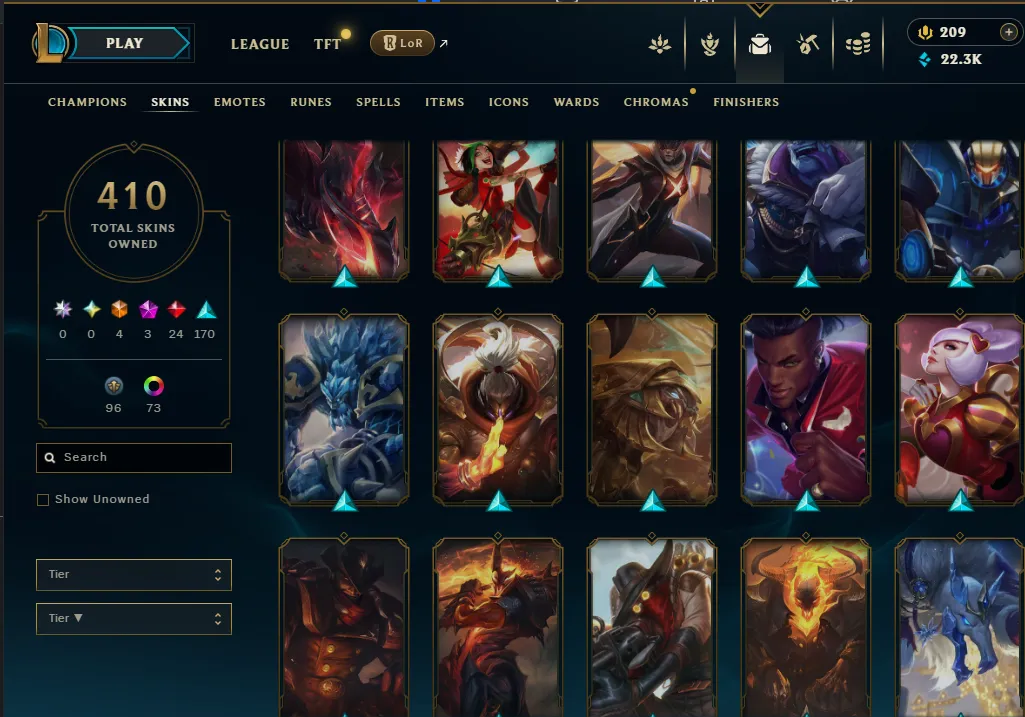
Task: Select the blue ice golem skin card
Action: pyautogui.click(x=344, y=408)
